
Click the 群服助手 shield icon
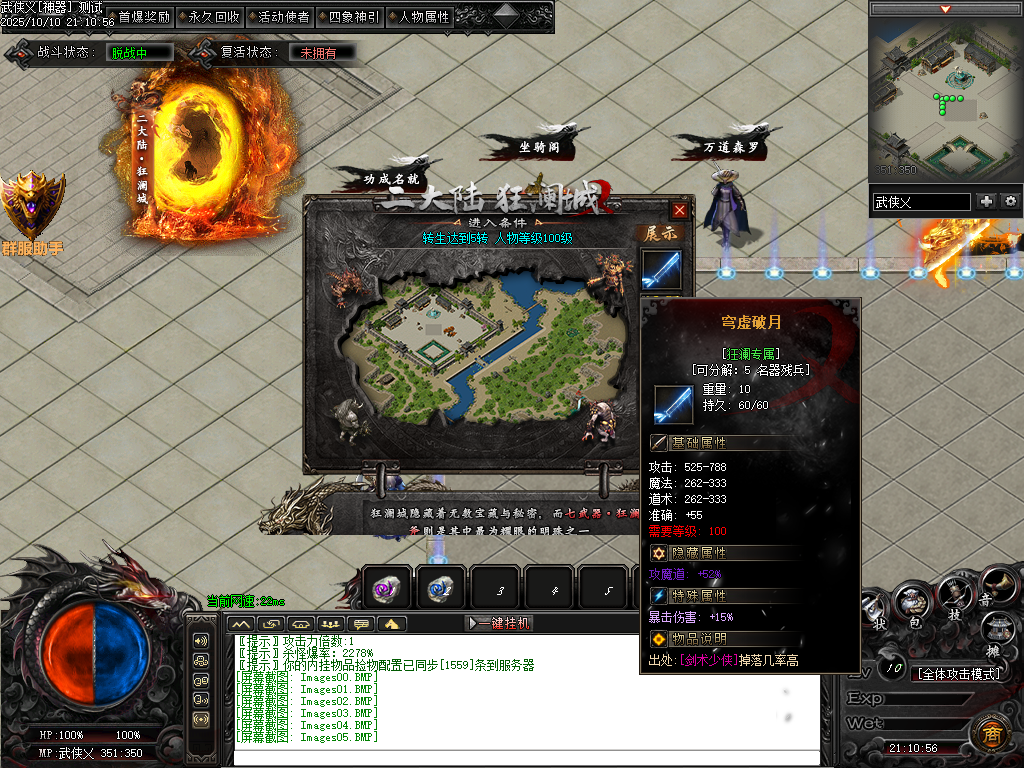[33, 207]
